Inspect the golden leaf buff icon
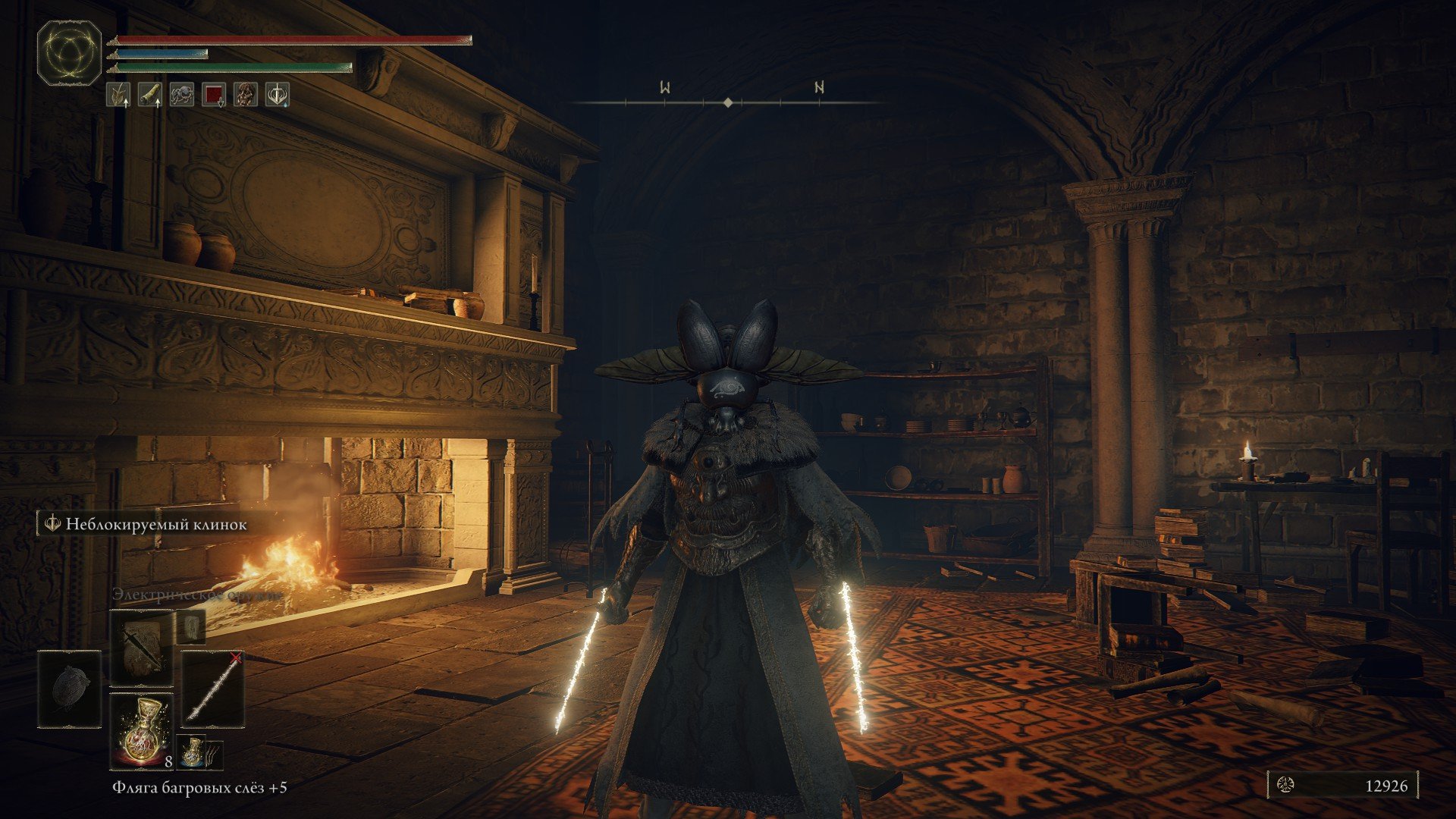 point(118,95)
